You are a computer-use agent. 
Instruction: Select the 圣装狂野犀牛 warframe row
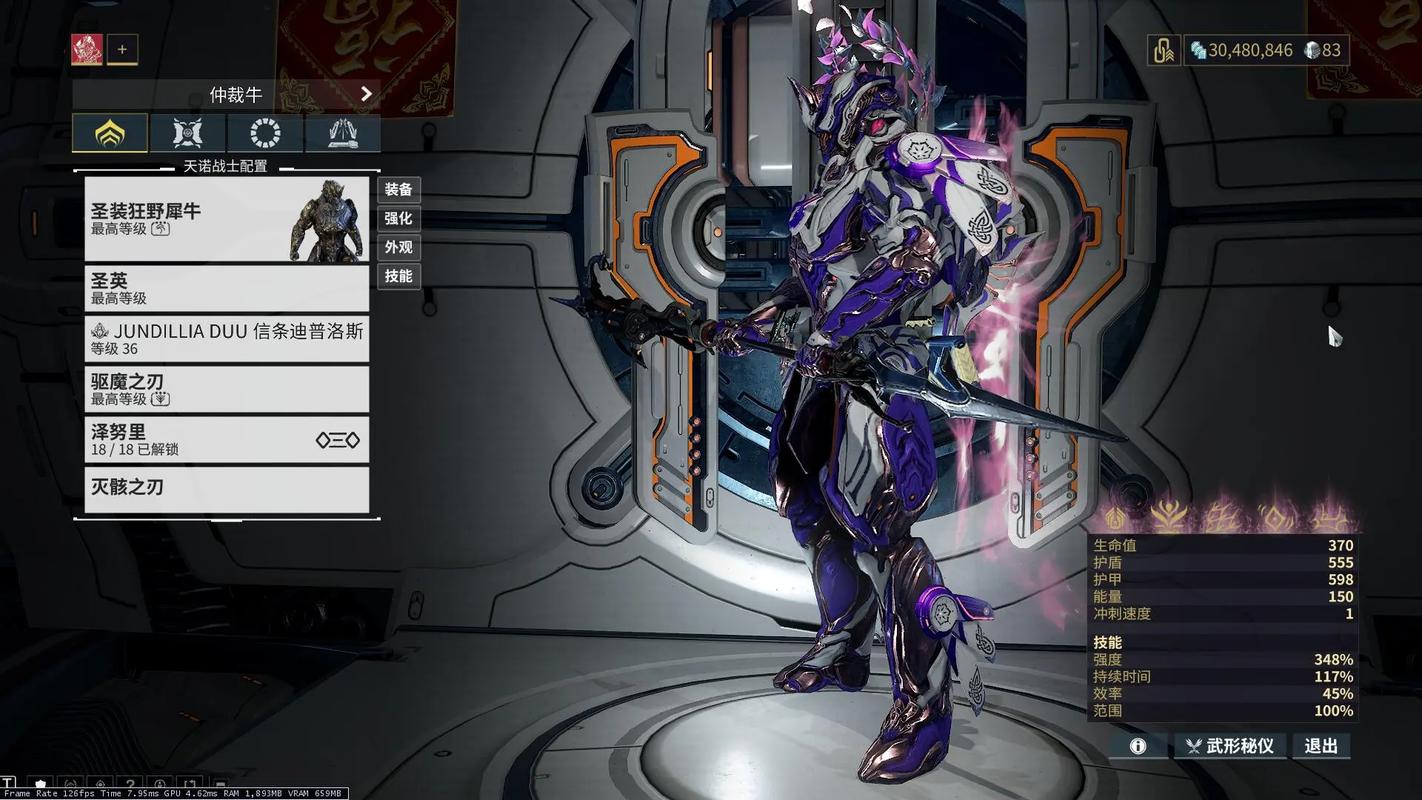[x=226, y=219]
